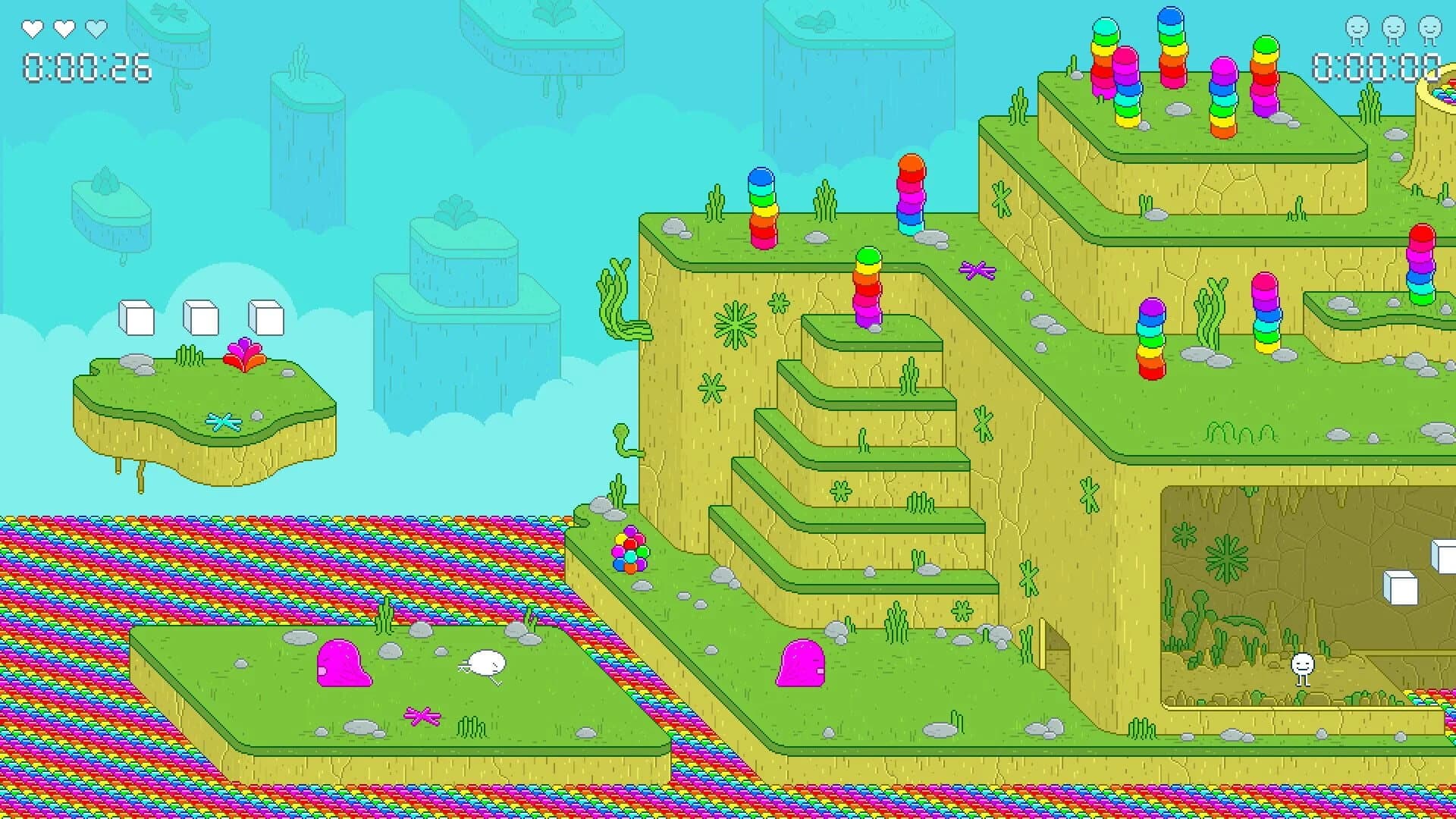This screenshot has height=819, width=1456.
Task: Click the timer reading 0:00:26
Action: [86, 69]
